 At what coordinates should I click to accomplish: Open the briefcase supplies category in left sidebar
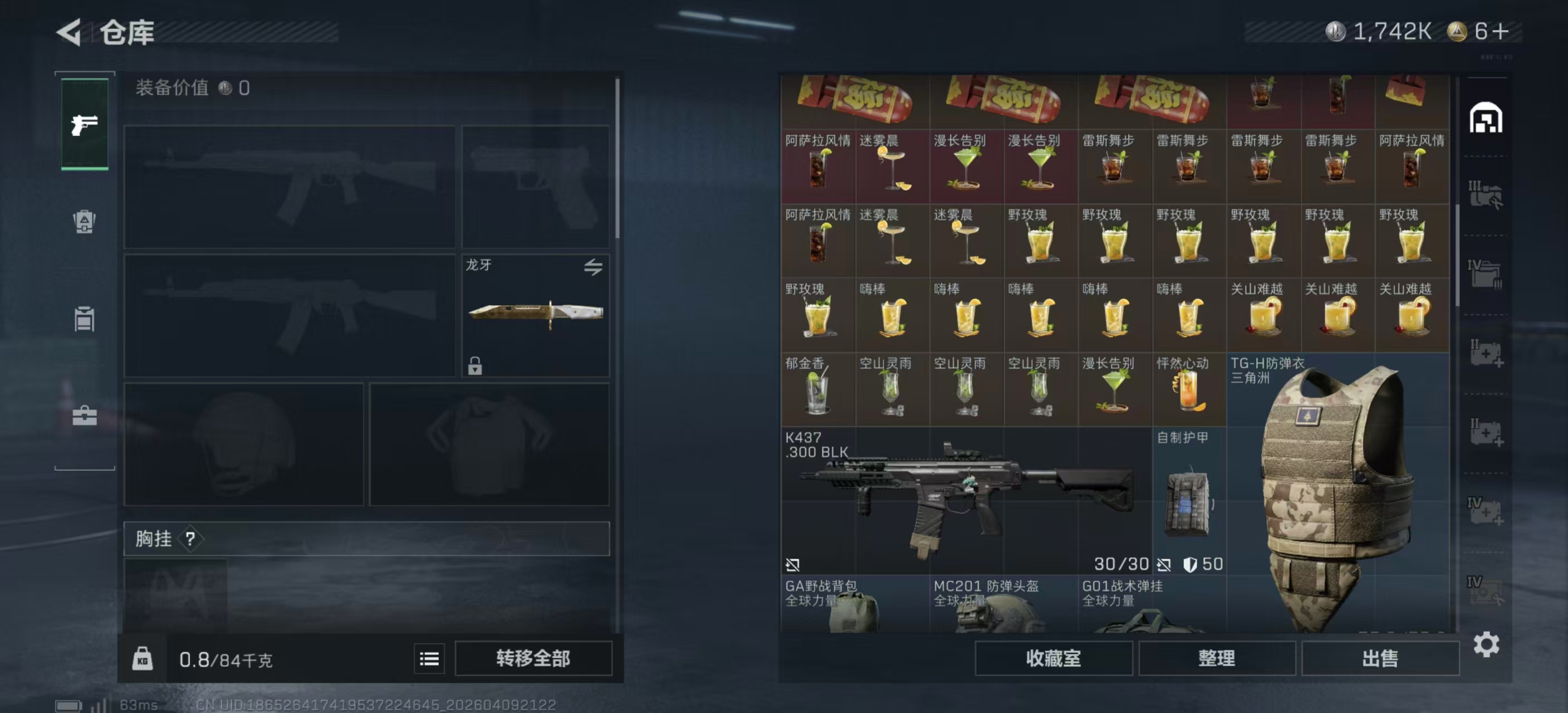pyautogui.click(x=84, y=417)
